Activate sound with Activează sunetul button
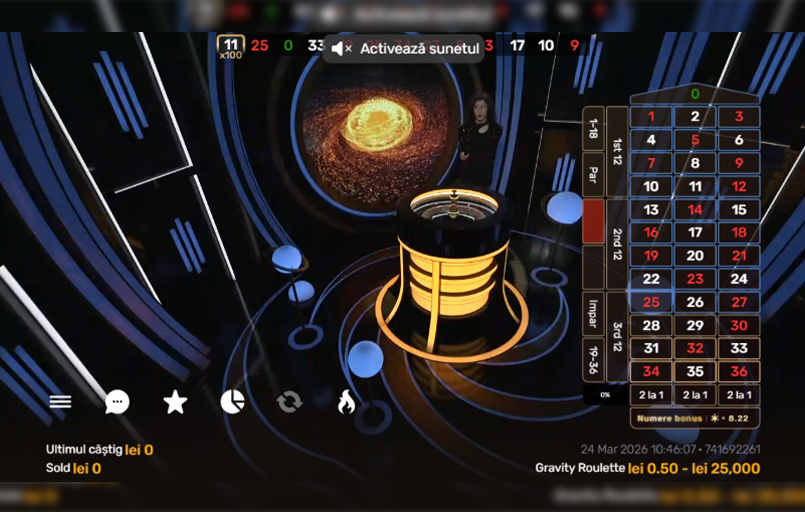This screenshot has height=512, width=805. [403, 48]
